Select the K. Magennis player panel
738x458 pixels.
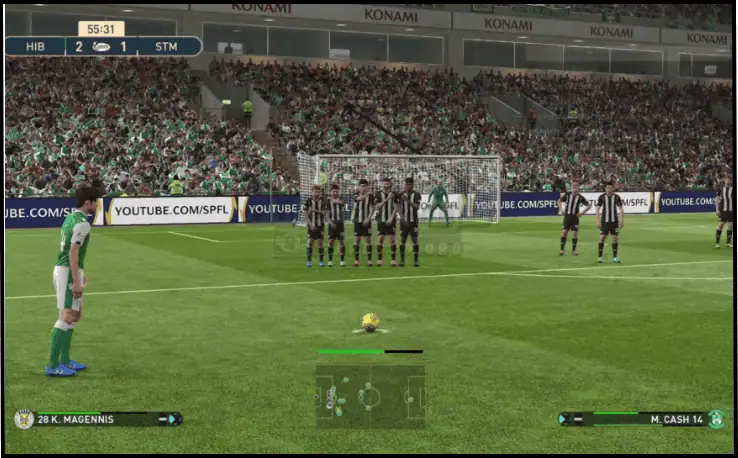pyautogui.click(x=98, y=419)
